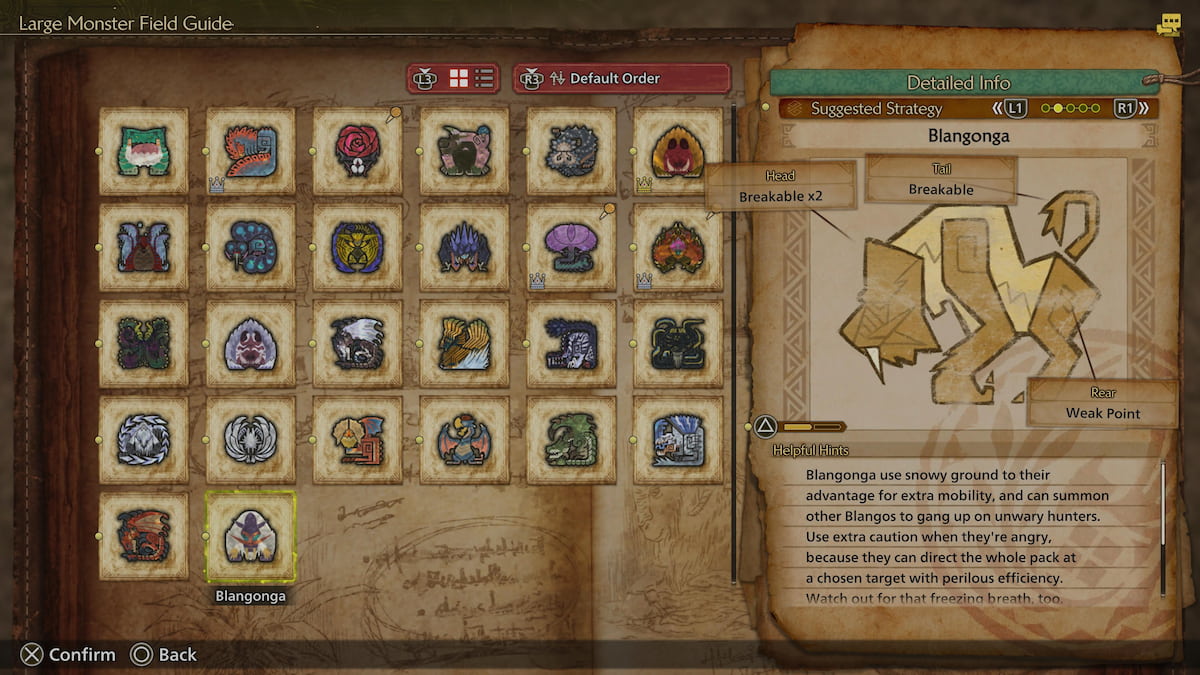Select the blue-spotted curled monster icon
The height and width of the screenshot is (675, 1200).
pos(250,247)
